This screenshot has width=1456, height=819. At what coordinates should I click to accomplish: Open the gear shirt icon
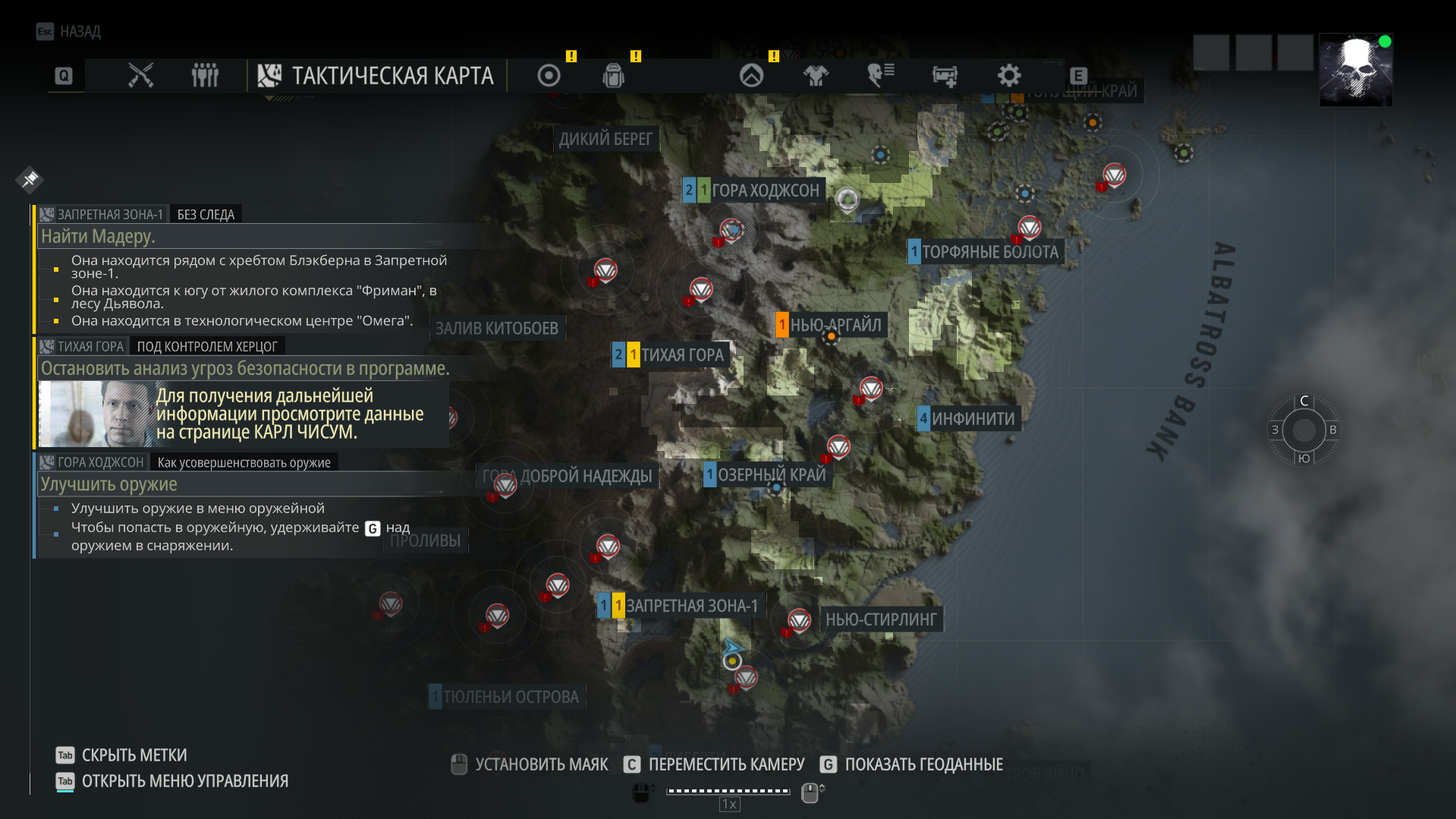tap(816, 75)
